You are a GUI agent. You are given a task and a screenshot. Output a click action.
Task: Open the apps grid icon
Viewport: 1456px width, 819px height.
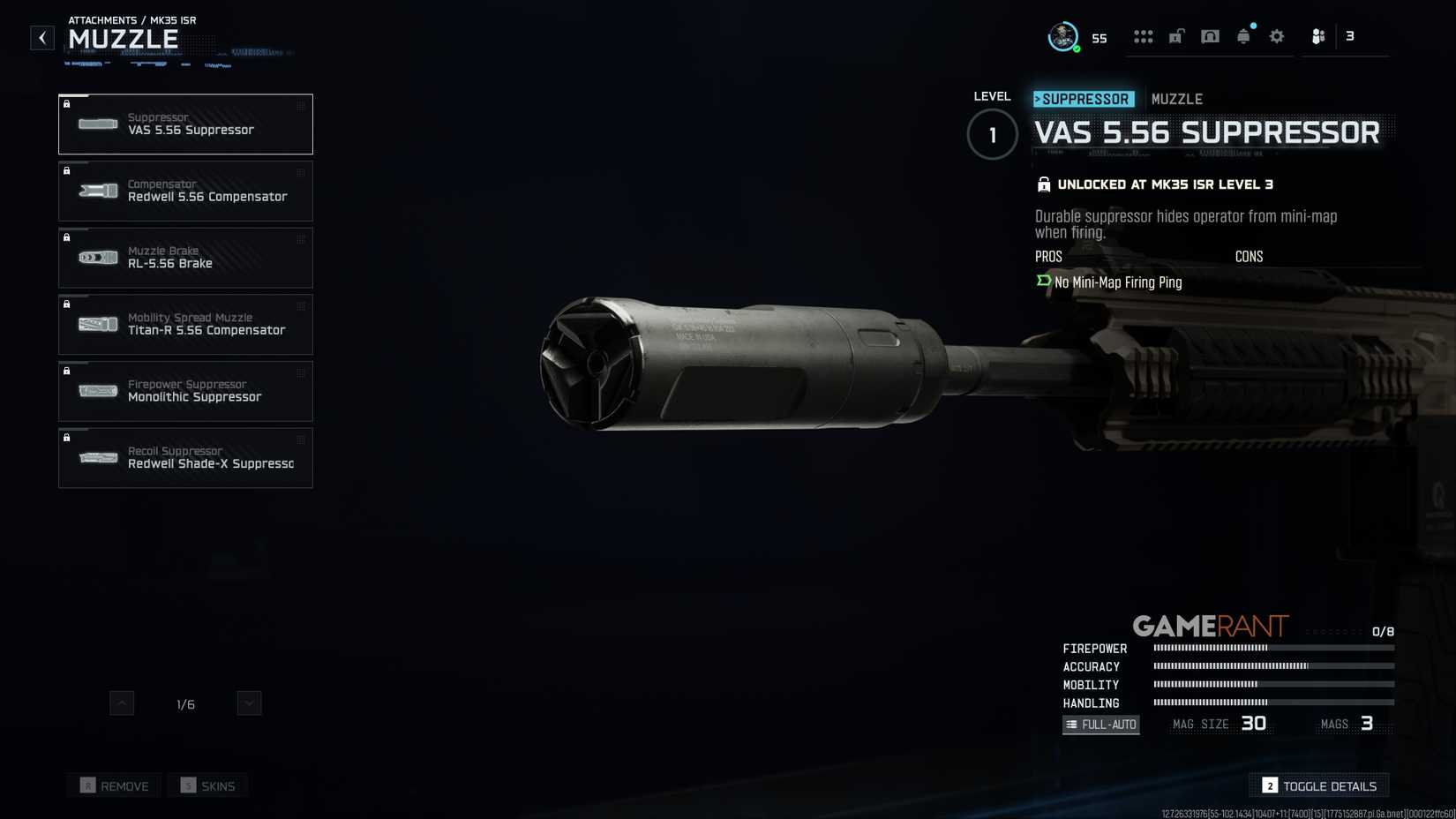pyautogui.click(x=1144, y=35)
